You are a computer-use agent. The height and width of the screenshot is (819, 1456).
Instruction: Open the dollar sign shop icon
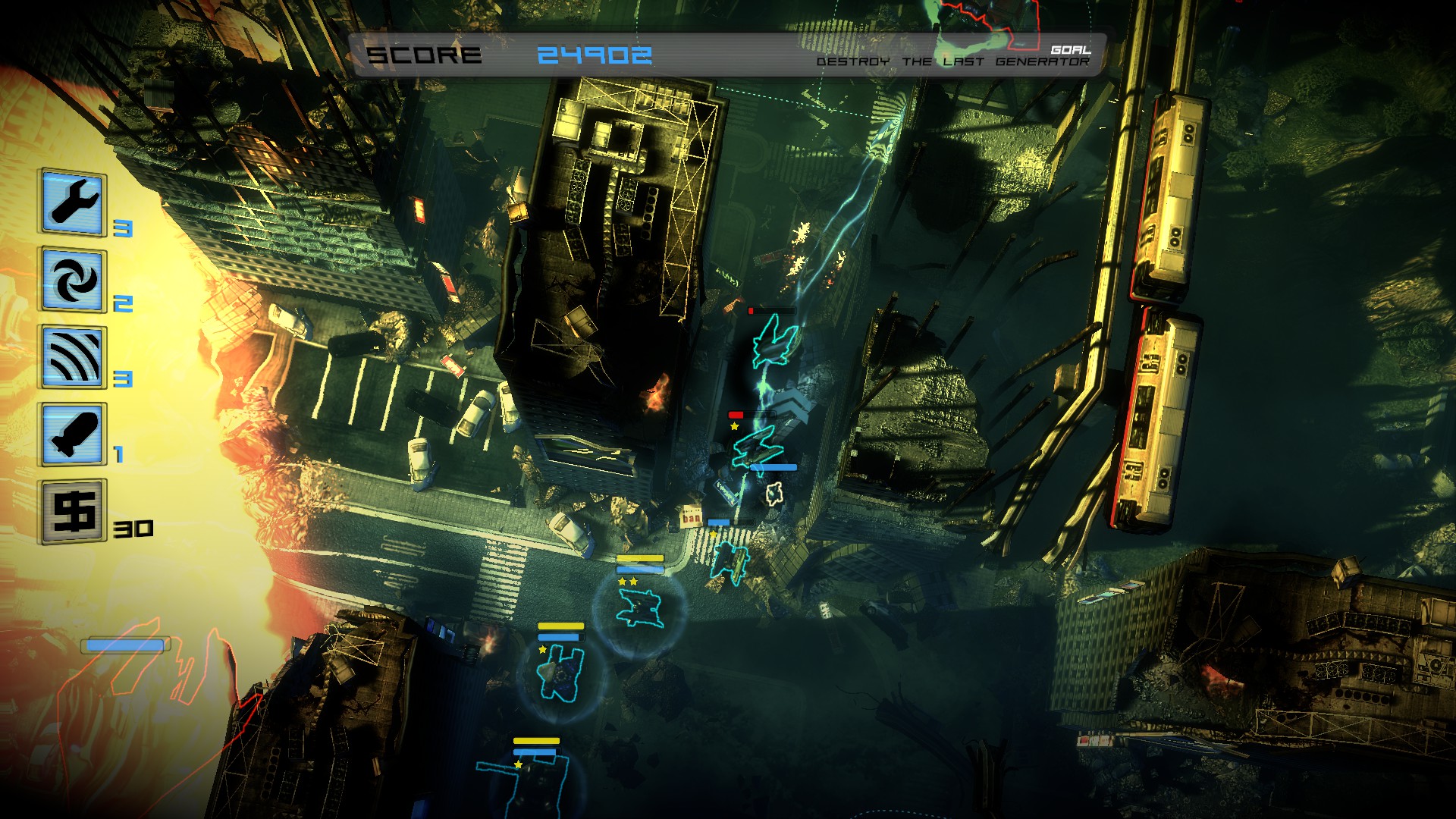coord(73,511)
